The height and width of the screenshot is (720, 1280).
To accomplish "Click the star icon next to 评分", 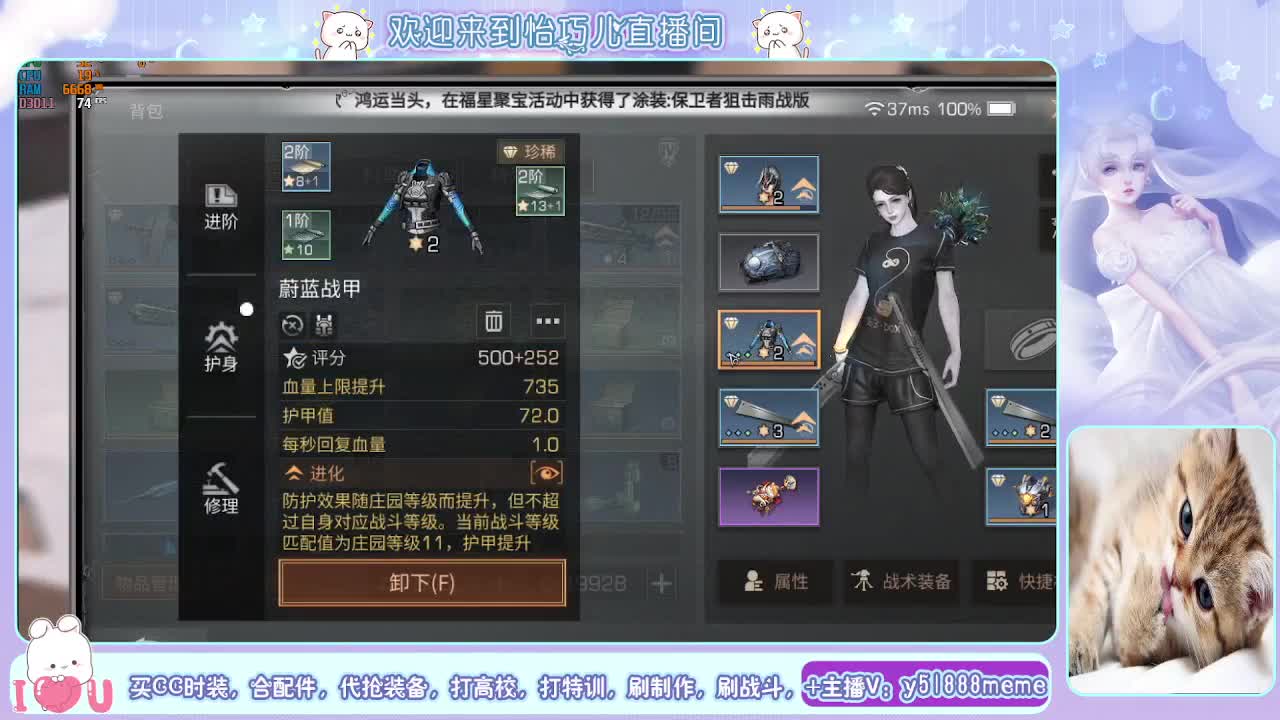I will coord(293,359).
